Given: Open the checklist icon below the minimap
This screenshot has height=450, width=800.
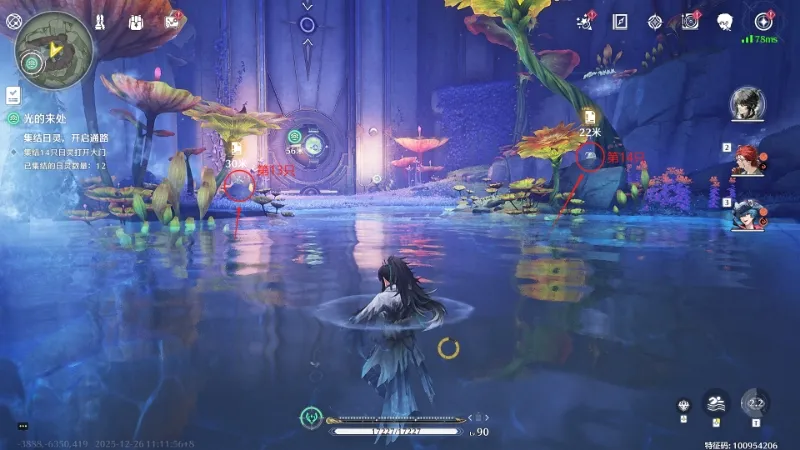Looking at the screenshot, I should point(14,94).
